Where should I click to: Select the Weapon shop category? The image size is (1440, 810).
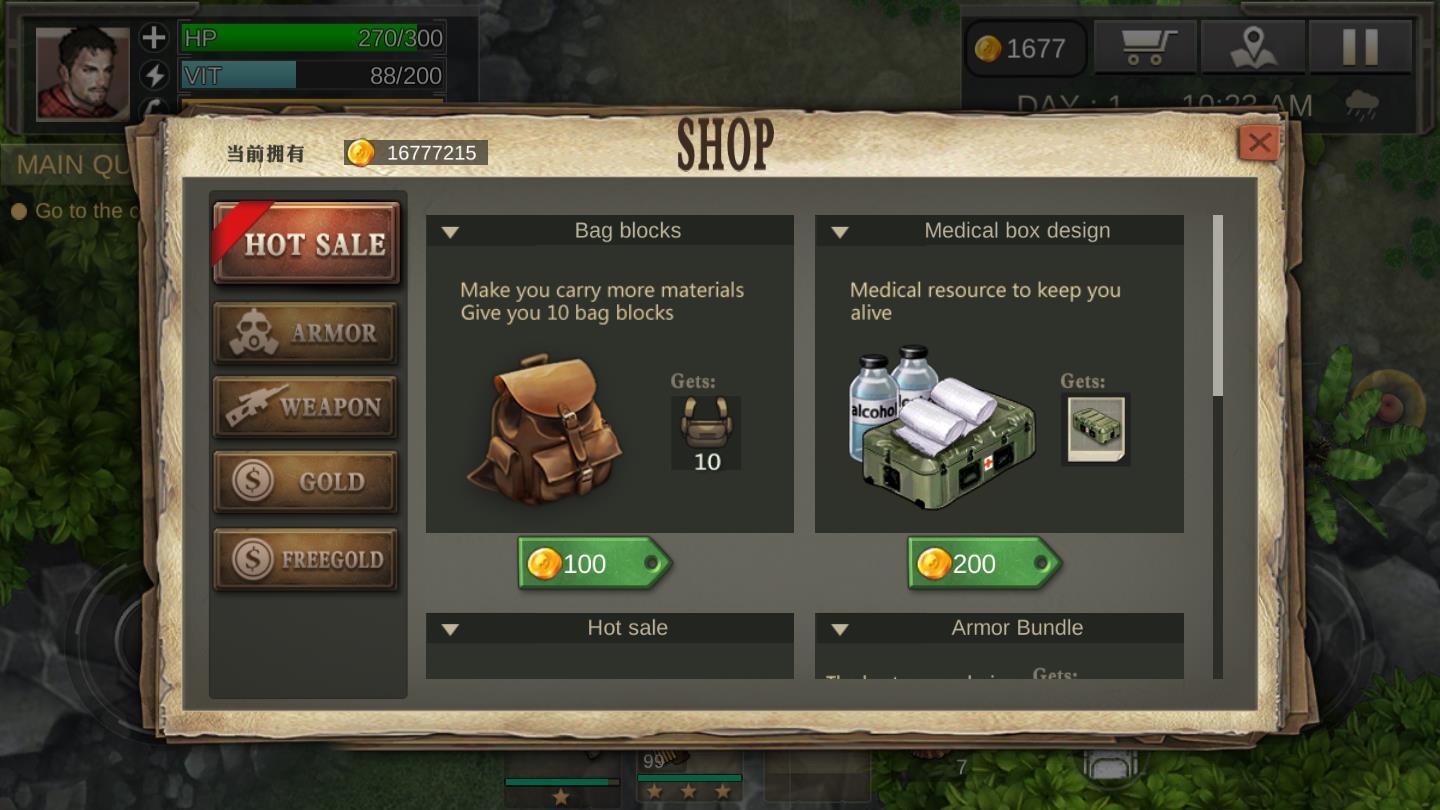point(306,407)
